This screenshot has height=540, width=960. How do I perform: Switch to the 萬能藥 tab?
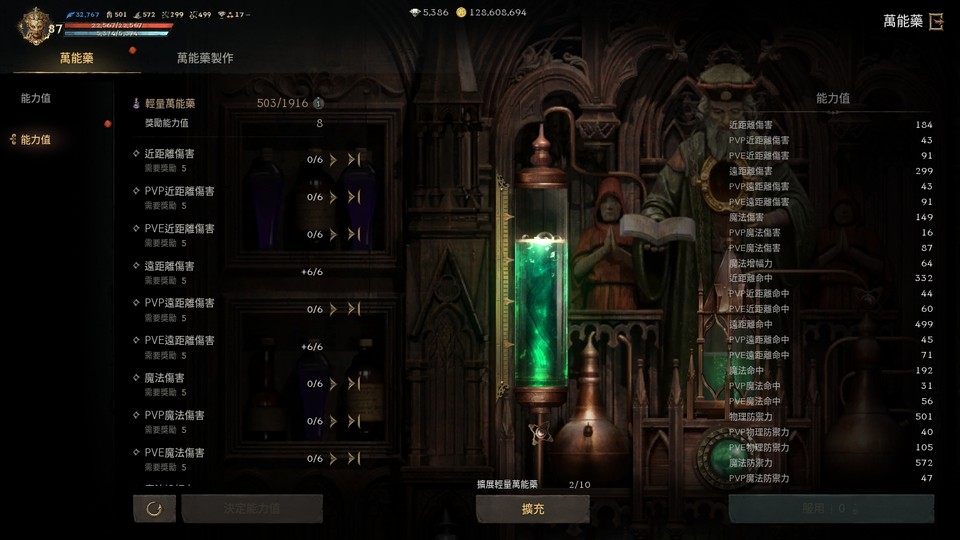pyautogui.click(x=76, y=58)
